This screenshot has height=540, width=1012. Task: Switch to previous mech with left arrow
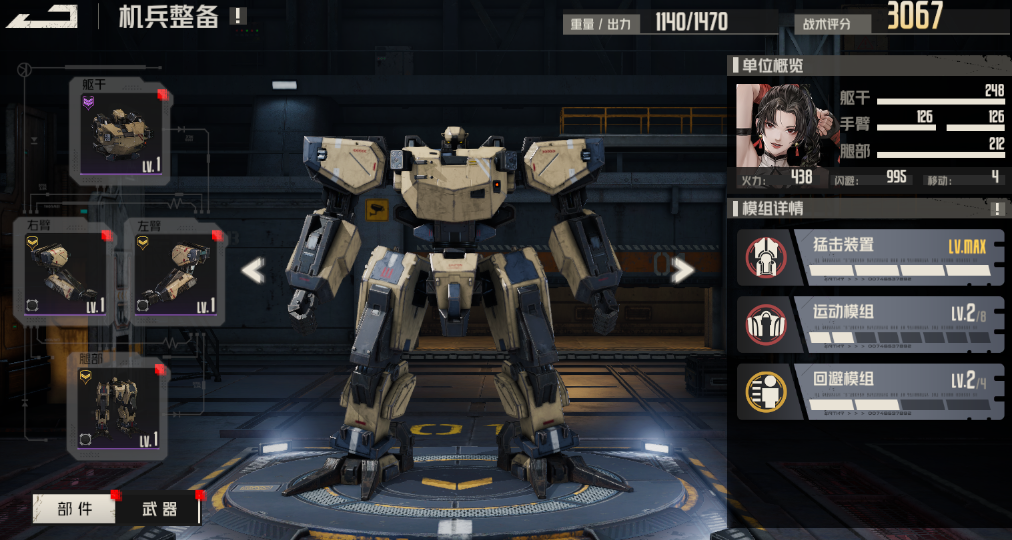253,270
